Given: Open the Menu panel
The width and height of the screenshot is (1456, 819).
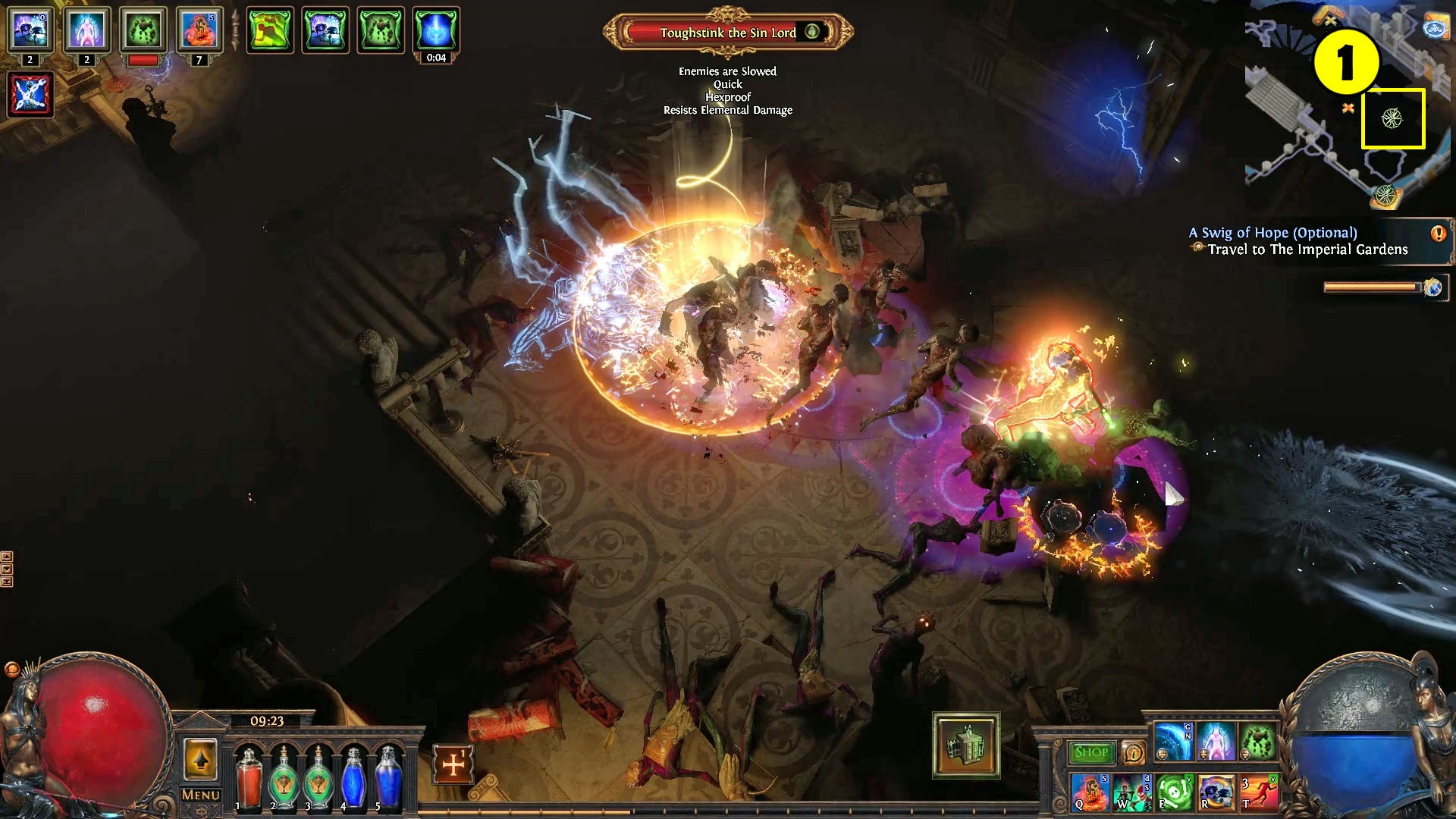Looking at the screenshot, I should [x=200, y=795].
